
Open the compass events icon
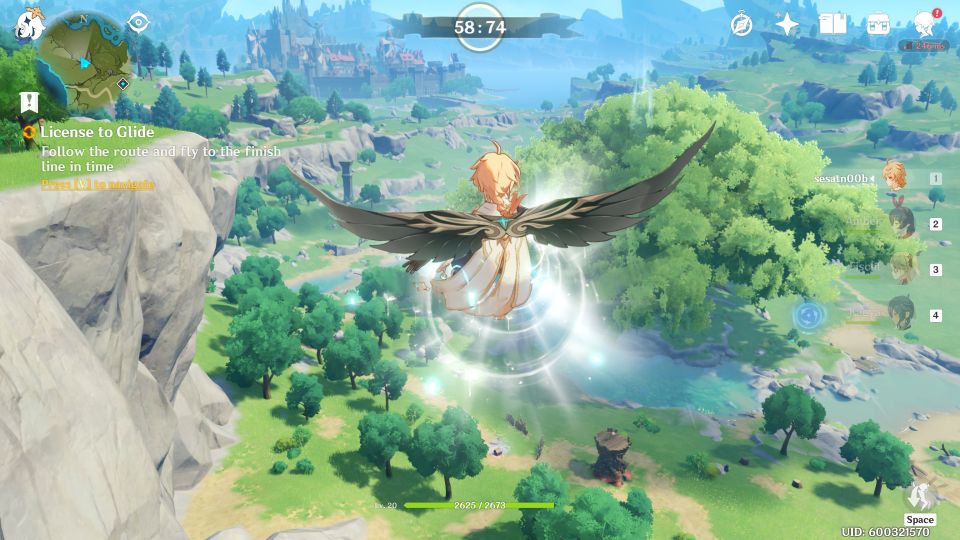[x=741, y=24]
